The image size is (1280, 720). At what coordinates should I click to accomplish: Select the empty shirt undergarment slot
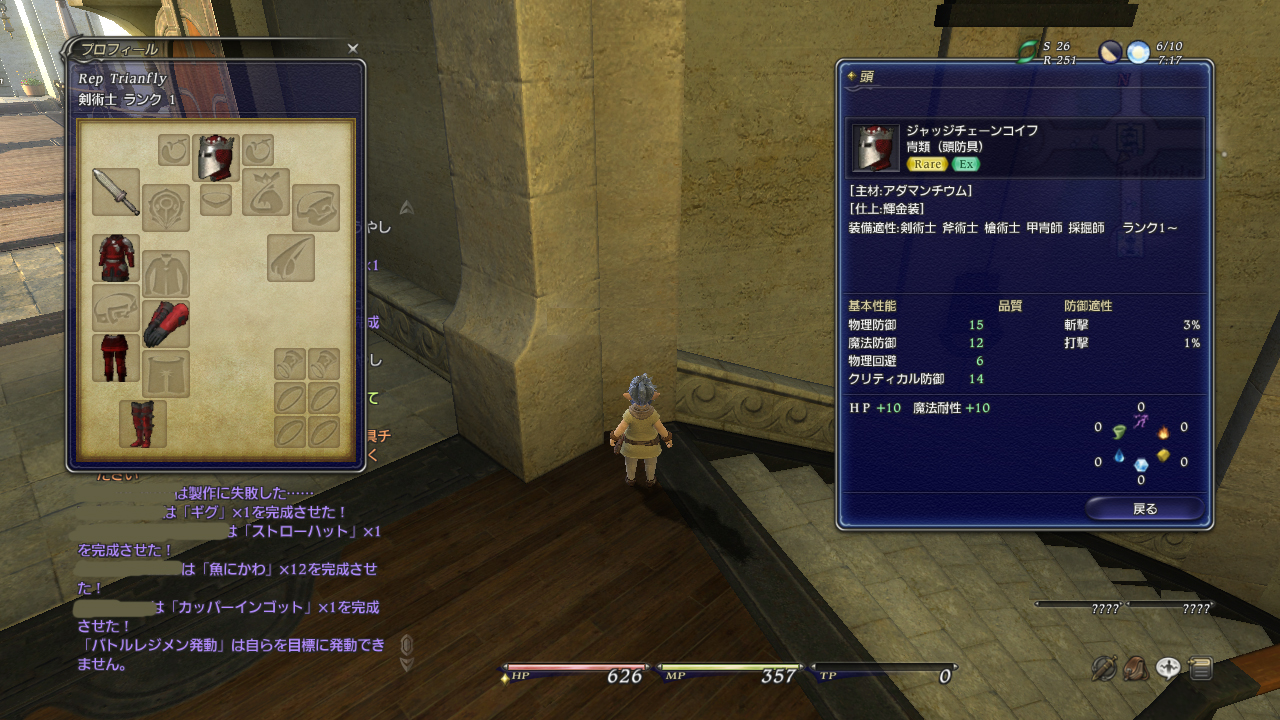[x=165, y=274]
